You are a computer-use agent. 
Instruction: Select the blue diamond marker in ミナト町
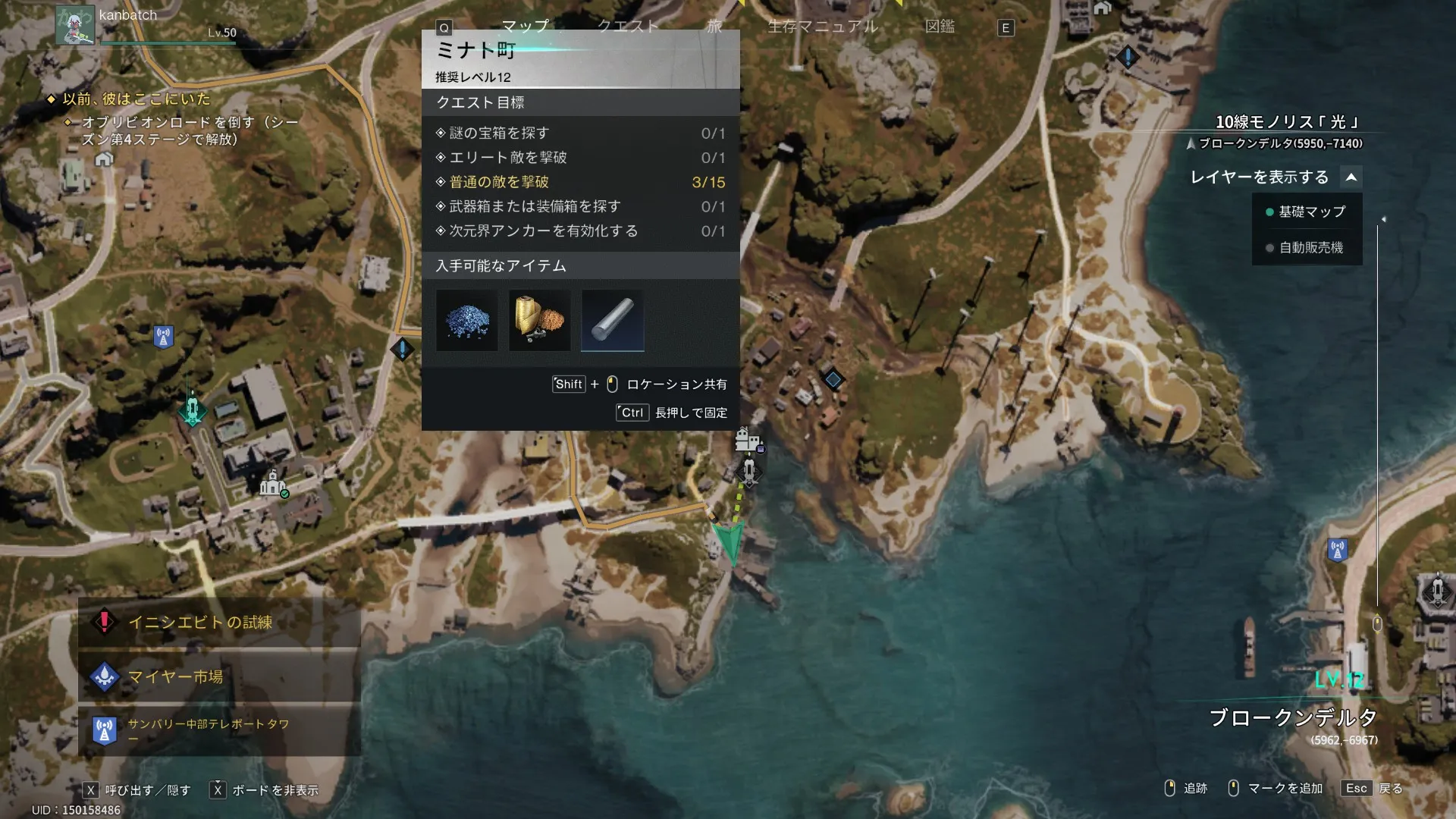tap(833, 379)
